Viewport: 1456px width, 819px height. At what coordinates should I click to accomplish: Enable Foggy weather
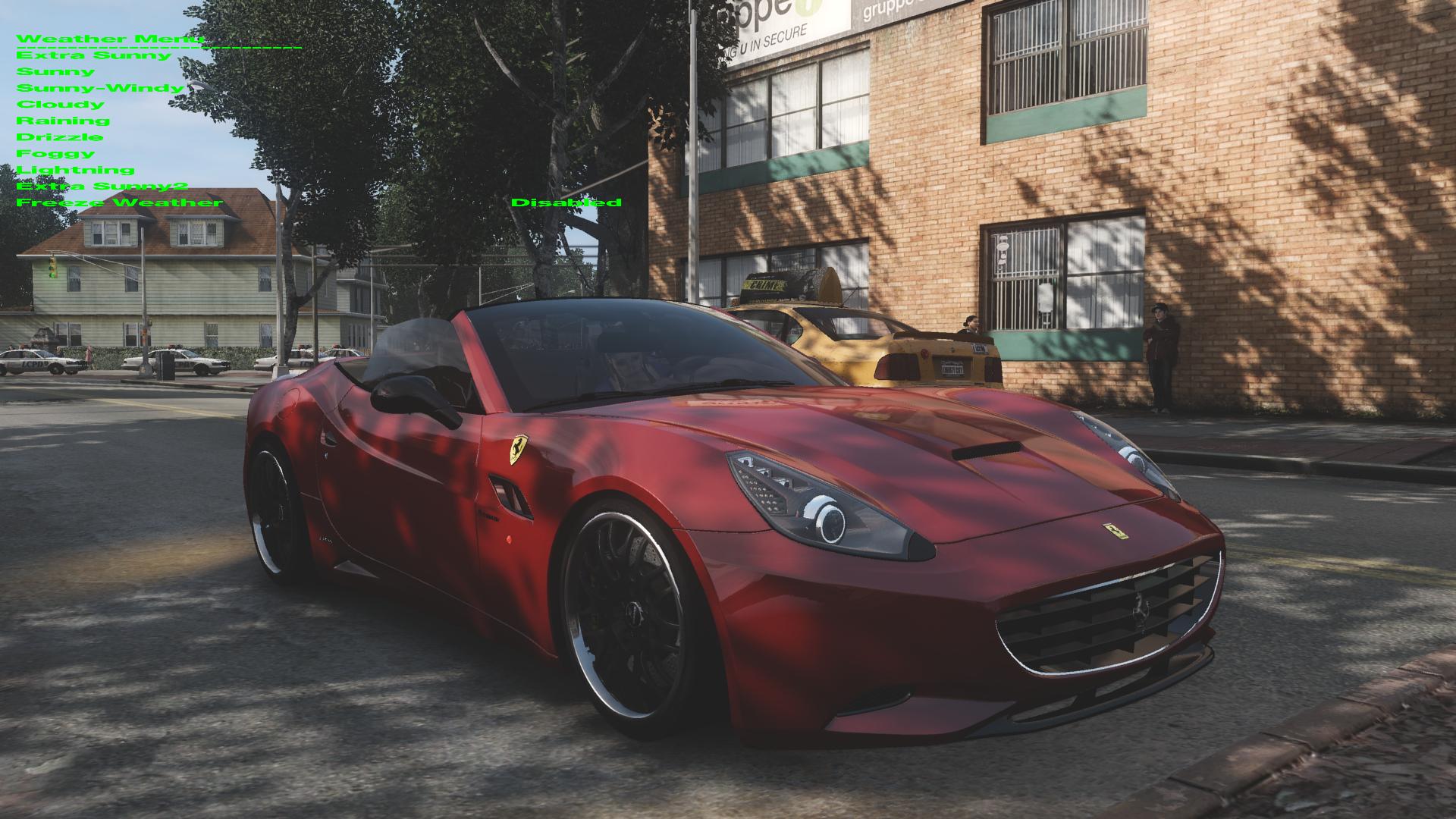pyautogui.click(x=56, y=152)
